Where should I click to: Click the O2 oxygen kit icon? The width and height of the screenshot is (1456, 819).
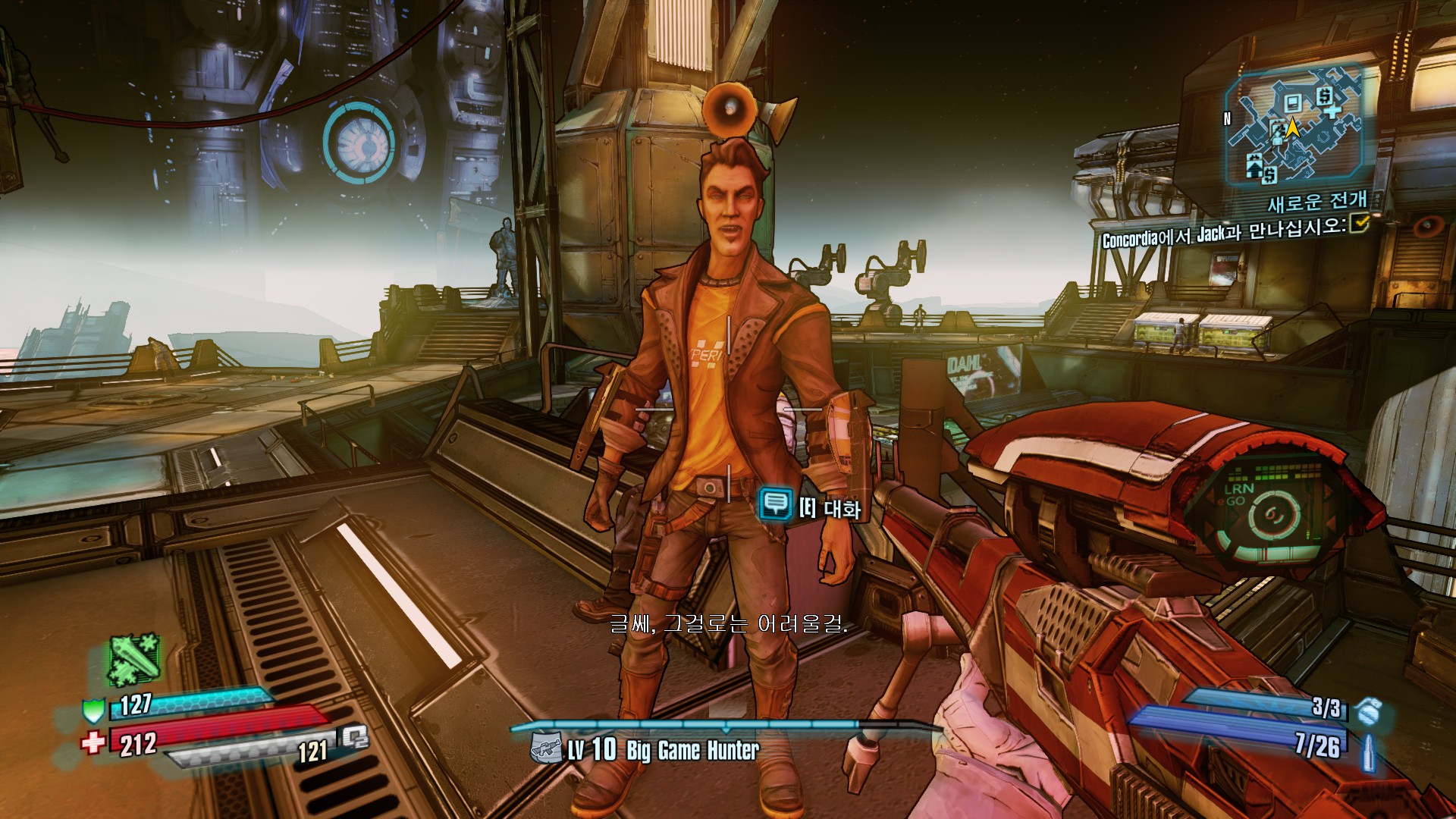click(353, 737)
